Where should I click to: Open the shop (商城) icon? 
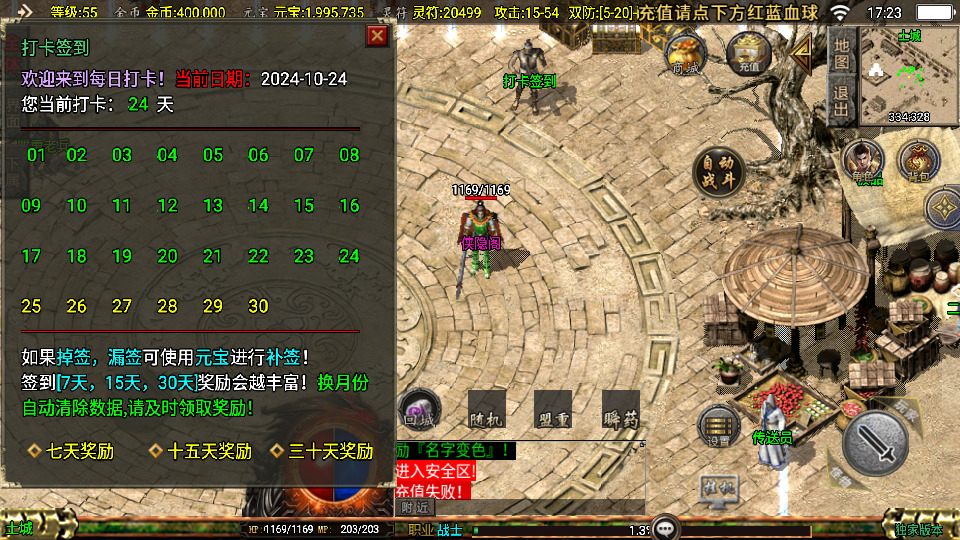[686, 52]
